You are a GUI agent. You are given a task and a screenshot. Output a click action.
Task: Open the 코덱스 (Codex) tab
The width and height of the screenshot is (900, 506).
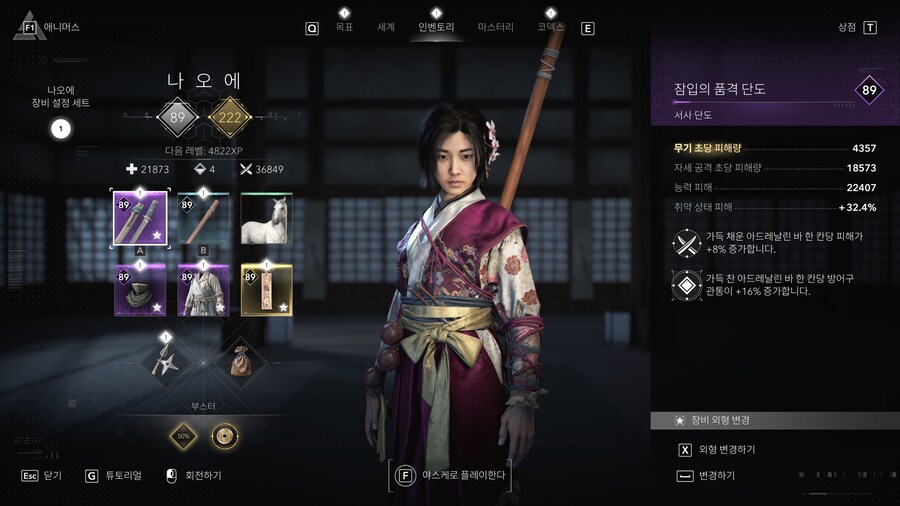coord(550,27)
